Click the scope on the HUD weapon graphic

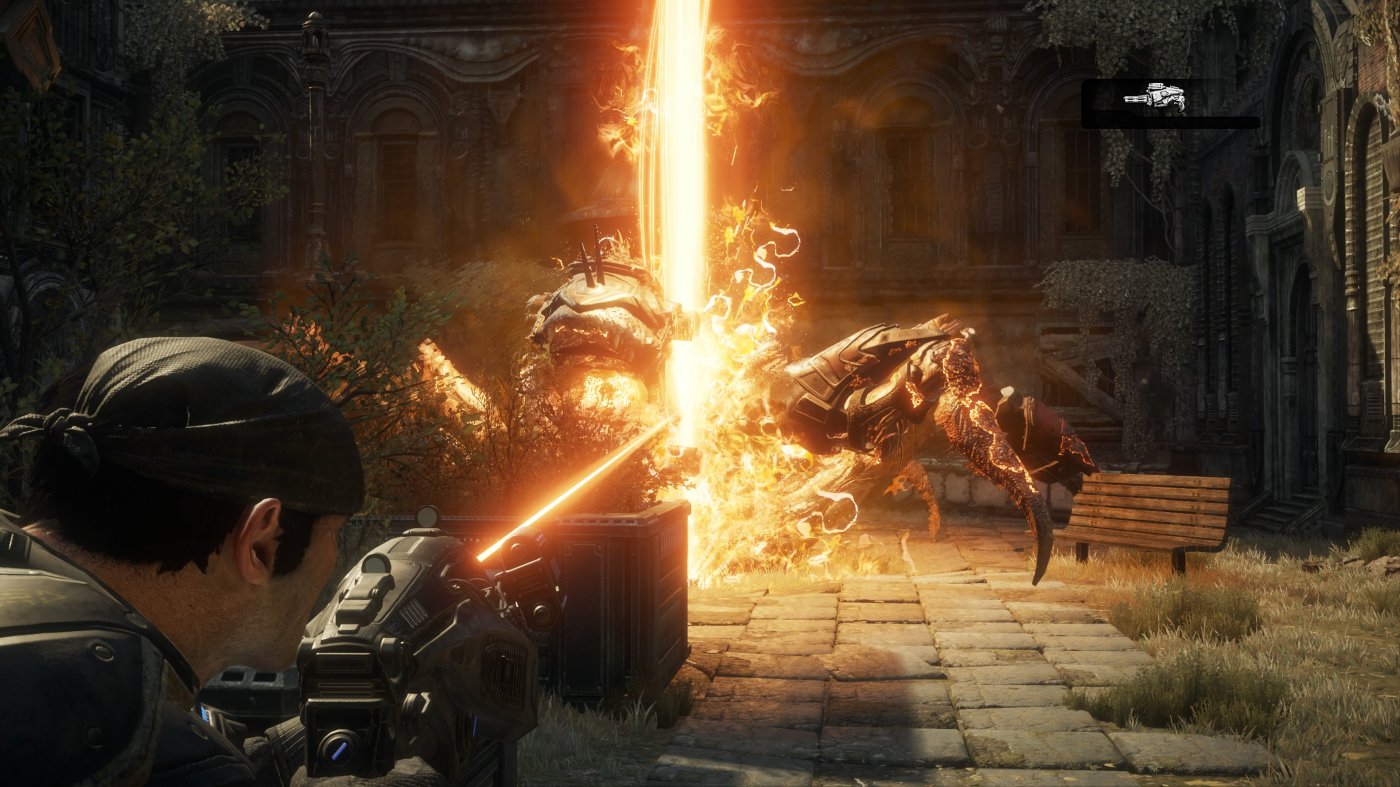[x=1156, y=86]
